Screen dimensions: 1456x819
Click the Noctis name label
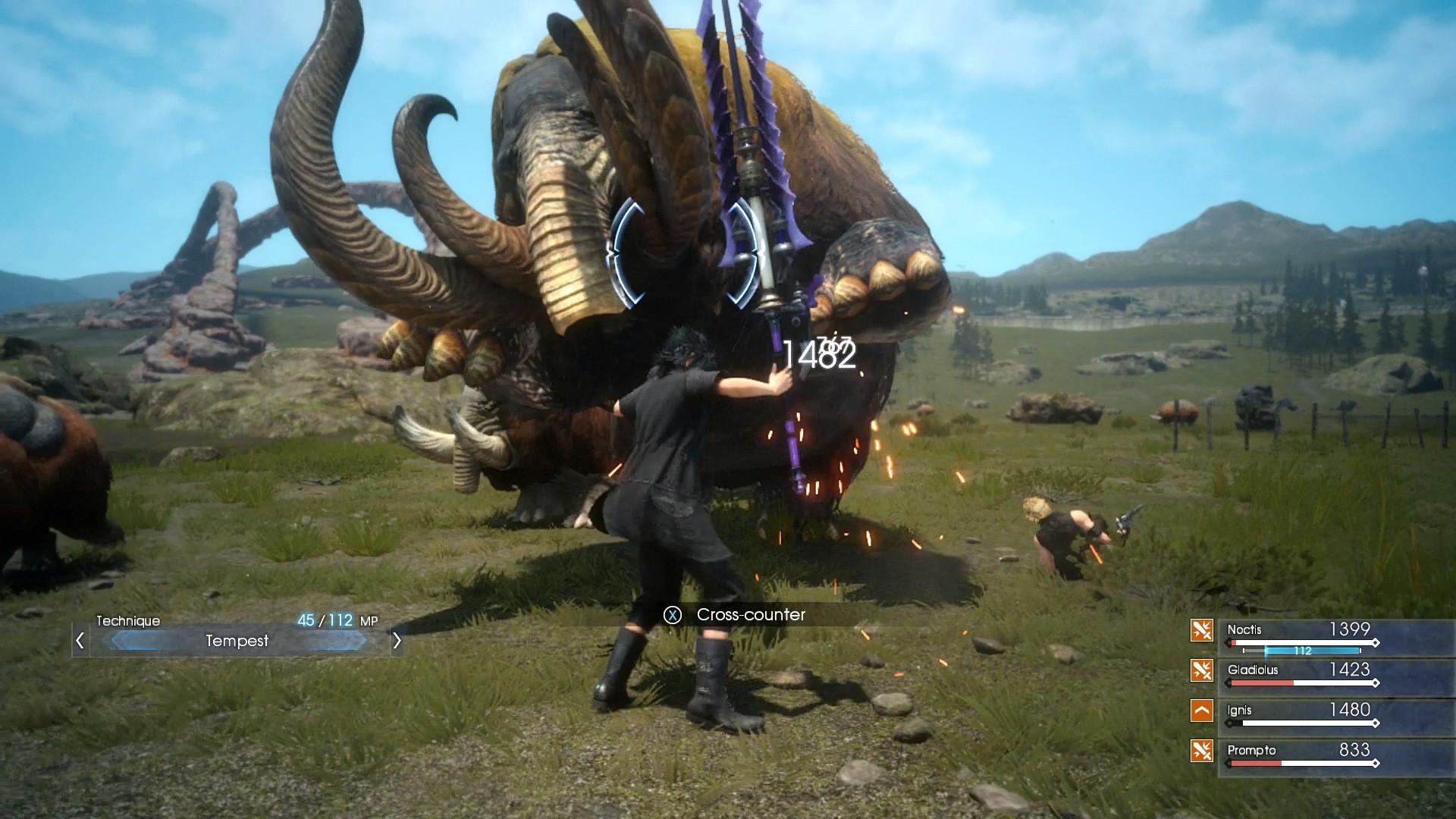coord(1244,631)
